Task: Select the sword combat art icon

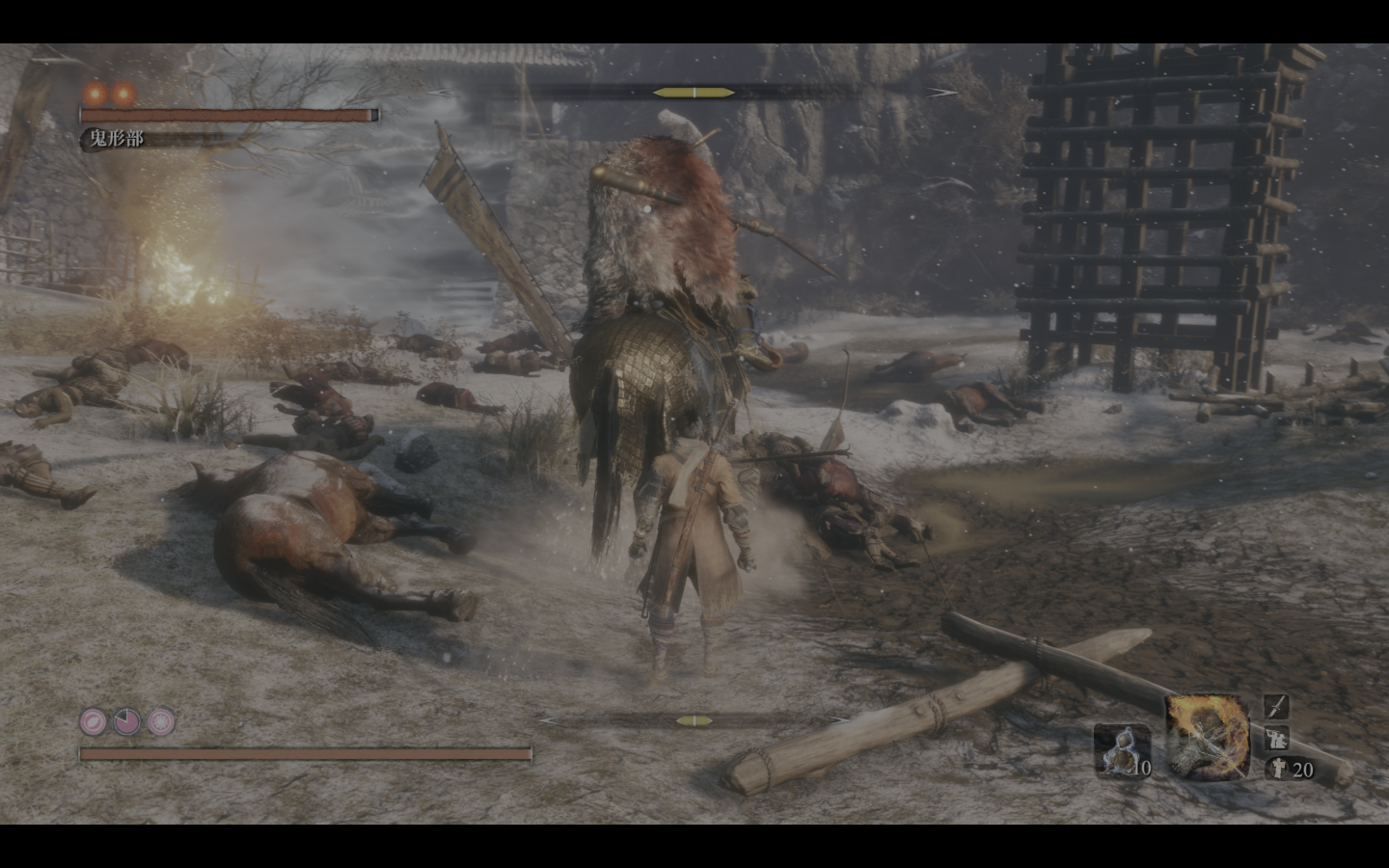Action: tap(1276, 706)
